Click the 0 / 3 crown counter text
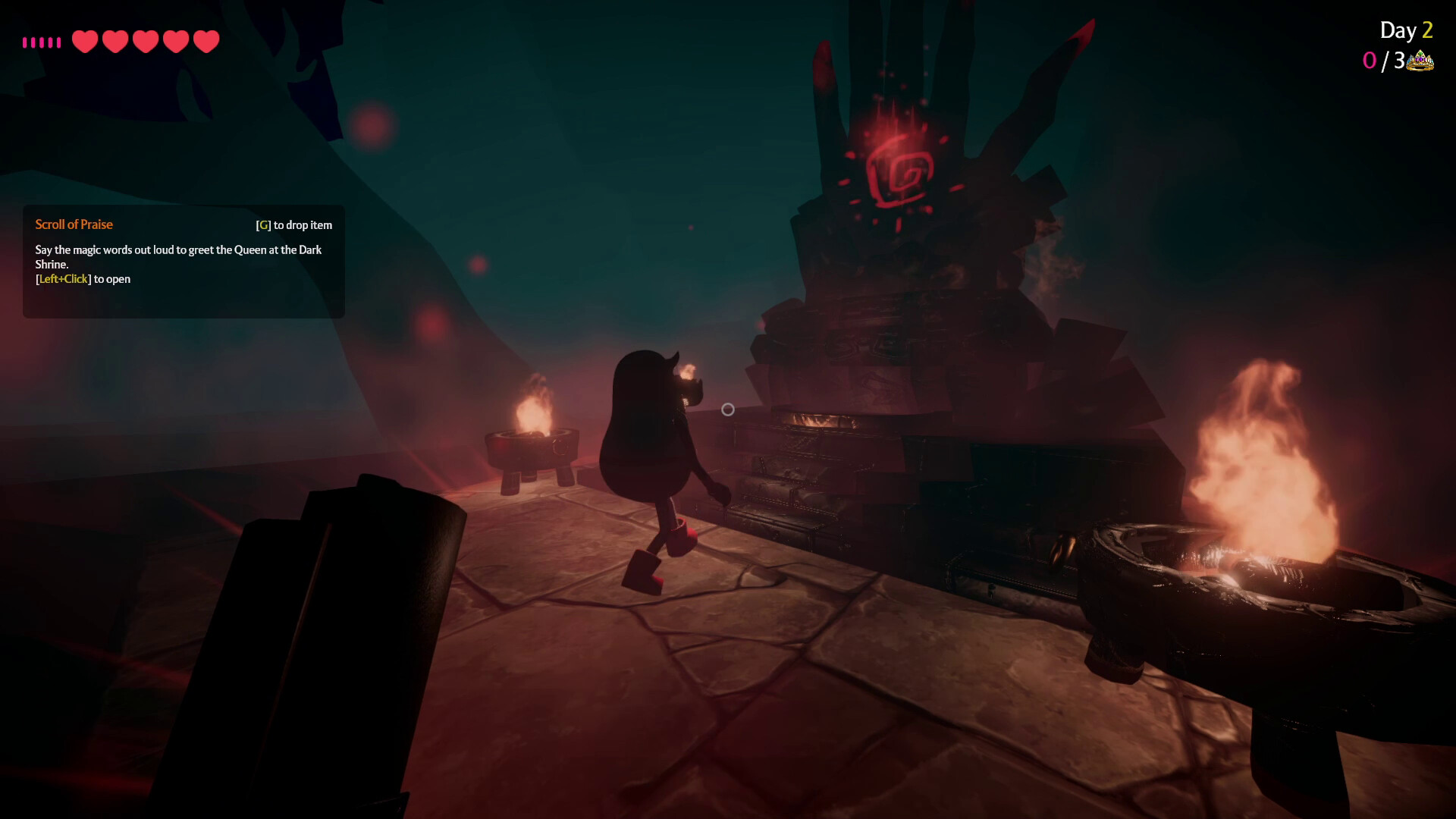Image resolution: width=1456 pixels, height=819 pixels. [x=1386, y=61]
